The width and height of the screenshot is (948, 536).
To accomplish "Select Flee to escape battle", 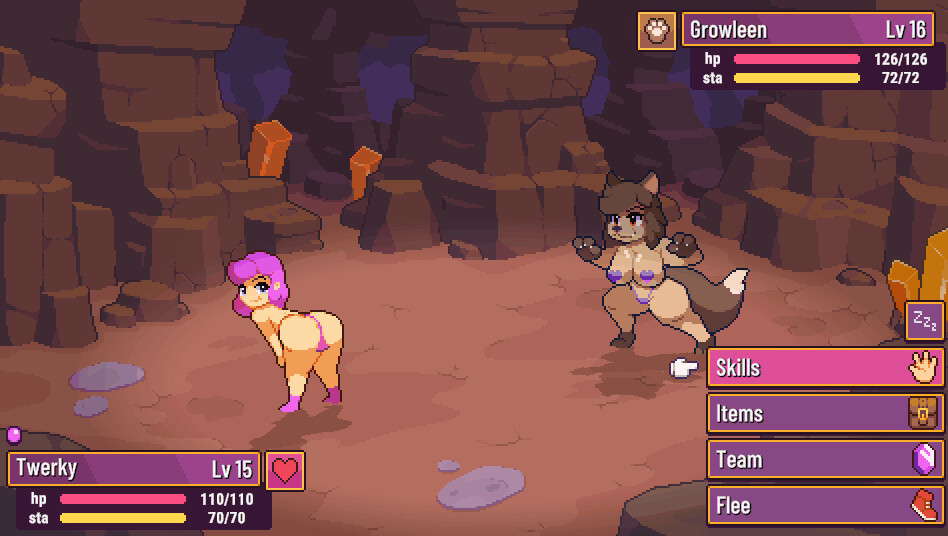I will (825, 506).
